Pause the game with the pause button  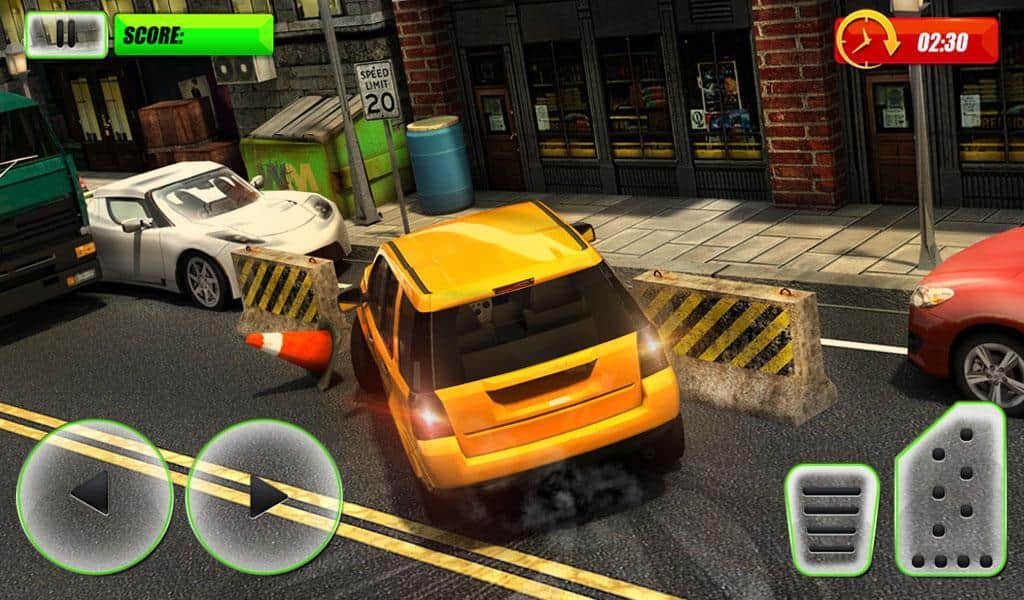66,34
